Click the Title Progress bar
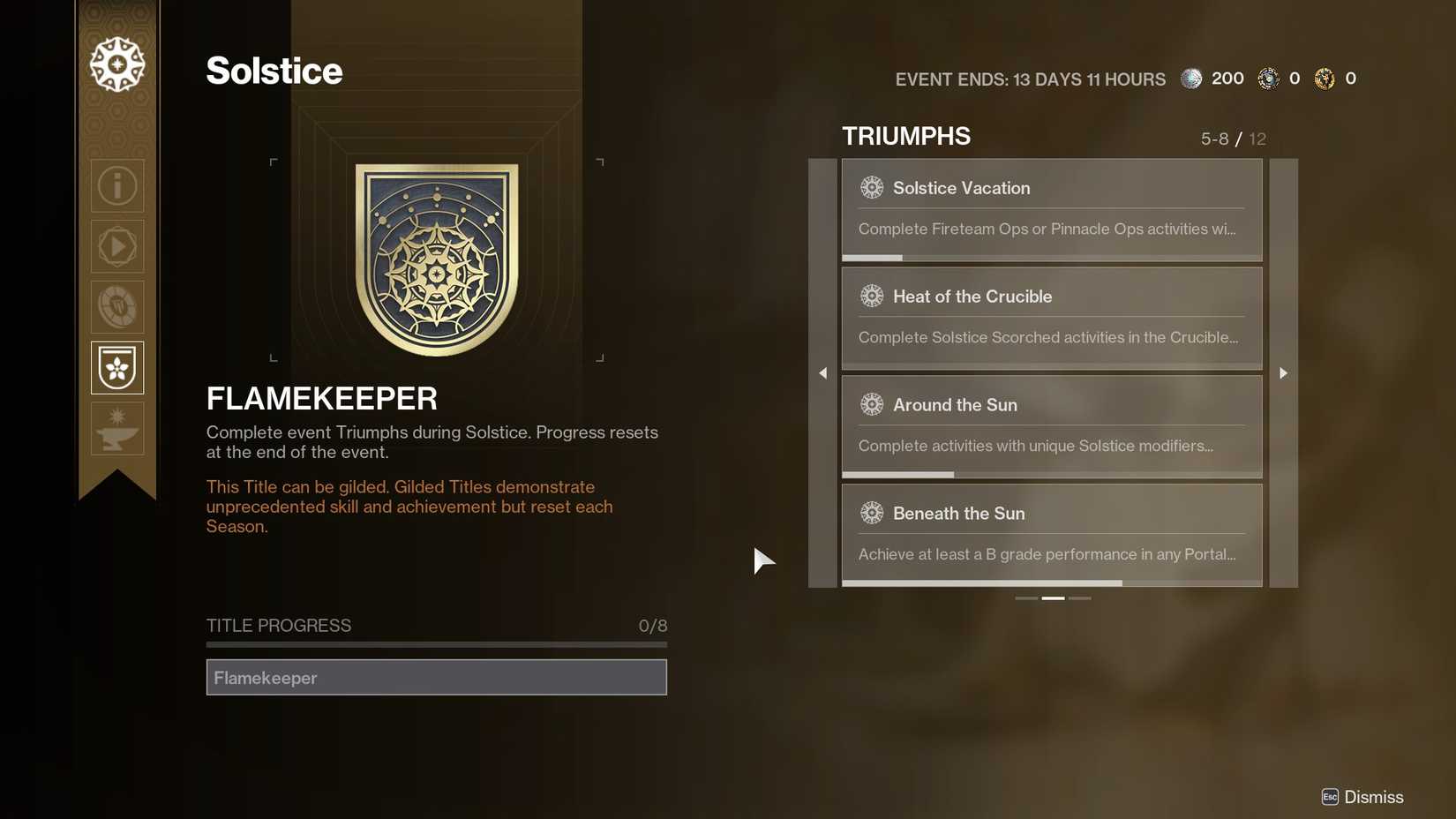1456x819 pixels. [x=436, y=644]
